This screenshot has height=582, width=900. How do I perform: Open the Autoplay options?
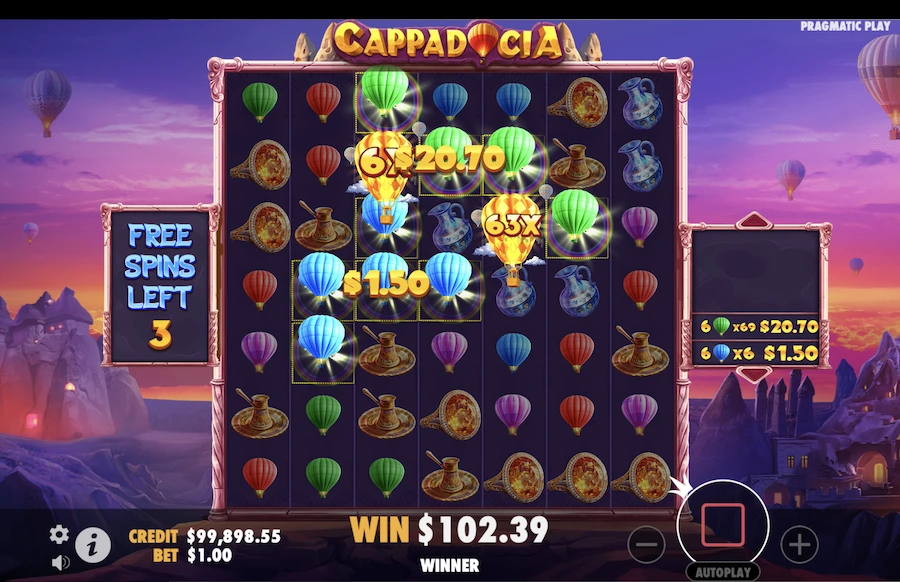[x=723, y=573]
